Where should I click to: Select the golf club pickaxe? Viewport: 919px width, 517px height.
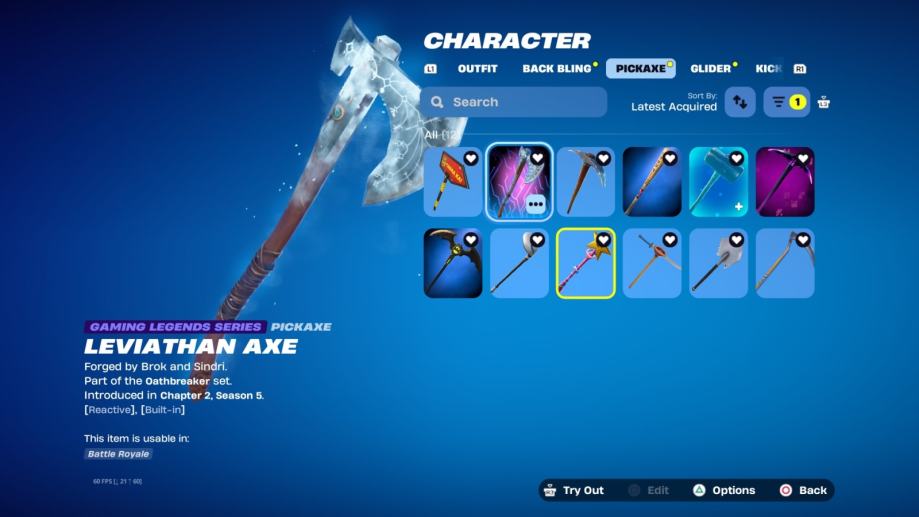pos(519,263)
